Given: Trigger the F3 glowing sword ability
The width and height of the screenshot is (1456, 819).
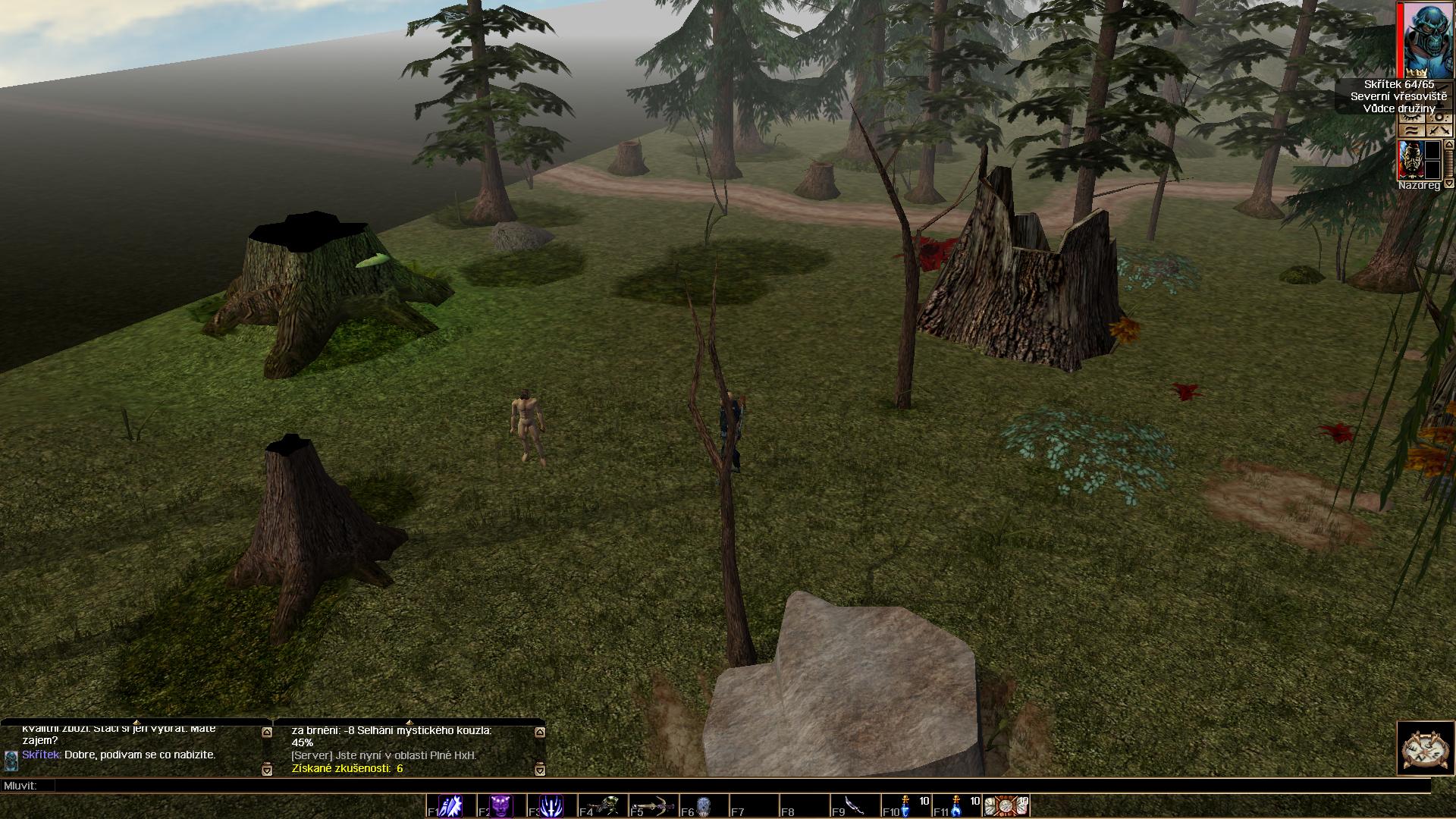Looking at the screenshot, I should pos(551,805).
